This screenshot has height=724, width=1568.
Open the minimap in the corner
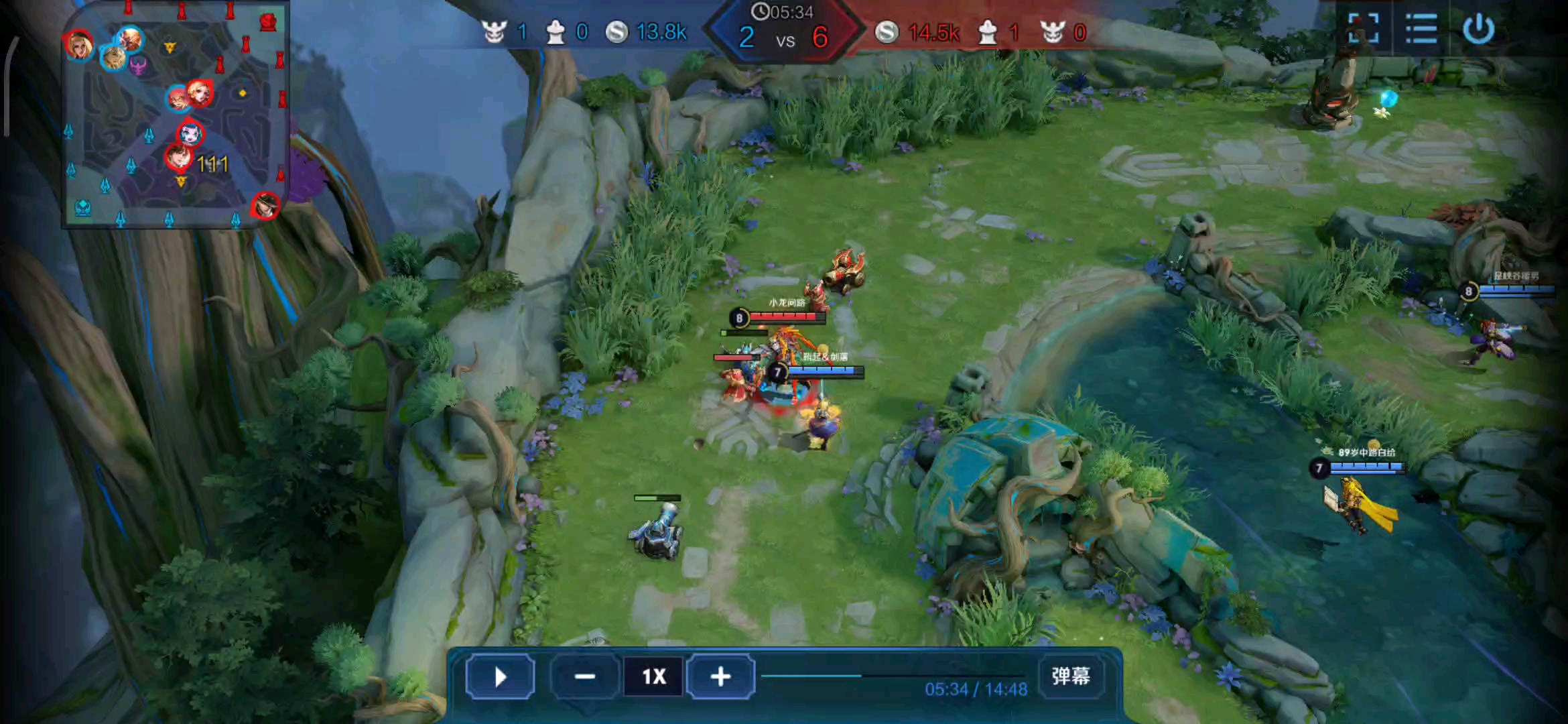coord(176,114)
